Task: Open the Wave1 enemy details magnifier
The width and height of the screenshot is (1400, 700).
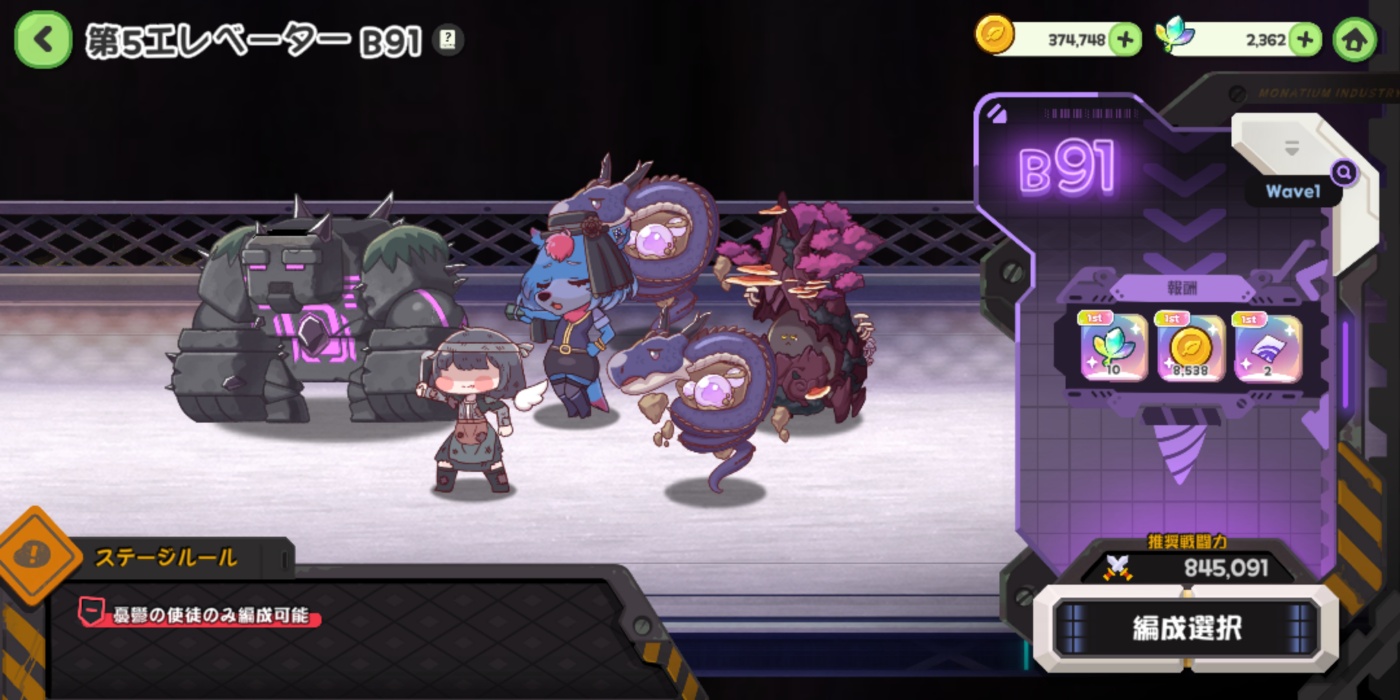Action: pos(1344,173)
